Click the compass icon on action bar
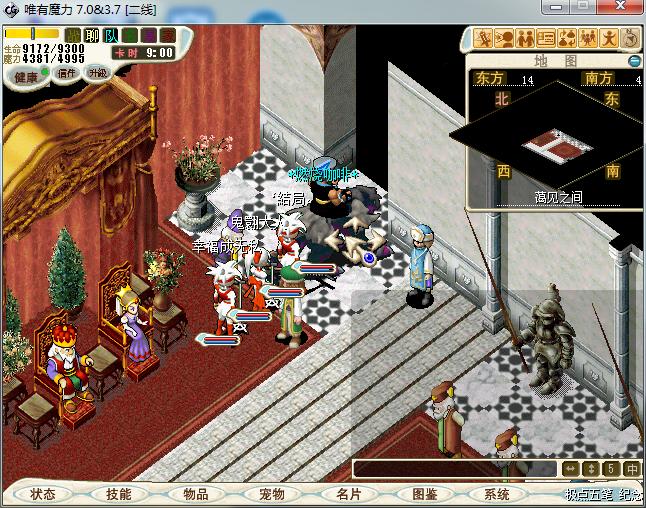The width and height of the screenshot is (646, 508). (630, 39)
